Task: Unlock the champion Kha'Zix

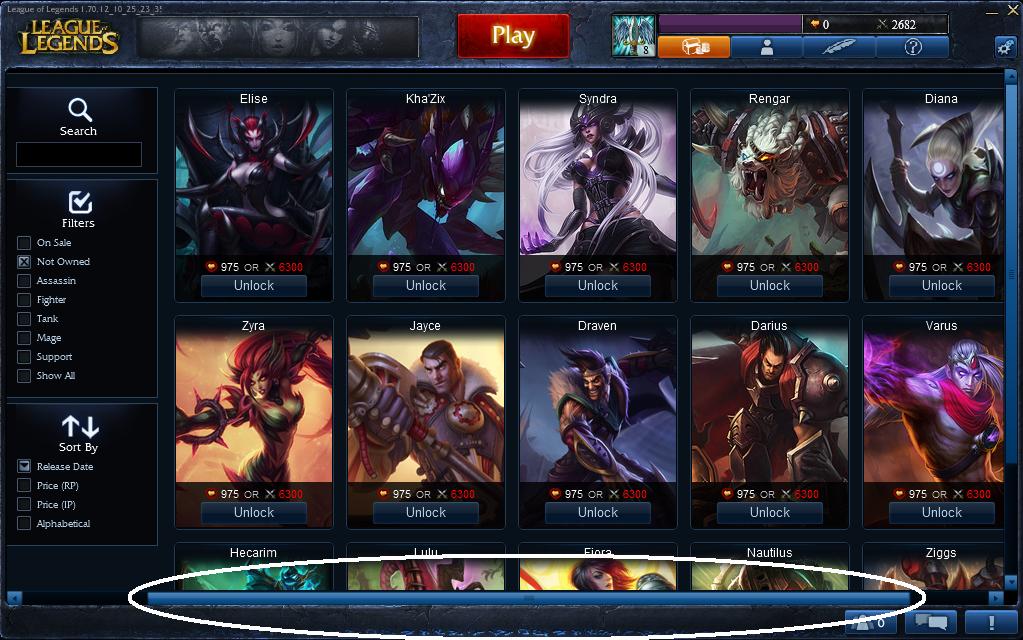Action: click(x=426, y=285)
